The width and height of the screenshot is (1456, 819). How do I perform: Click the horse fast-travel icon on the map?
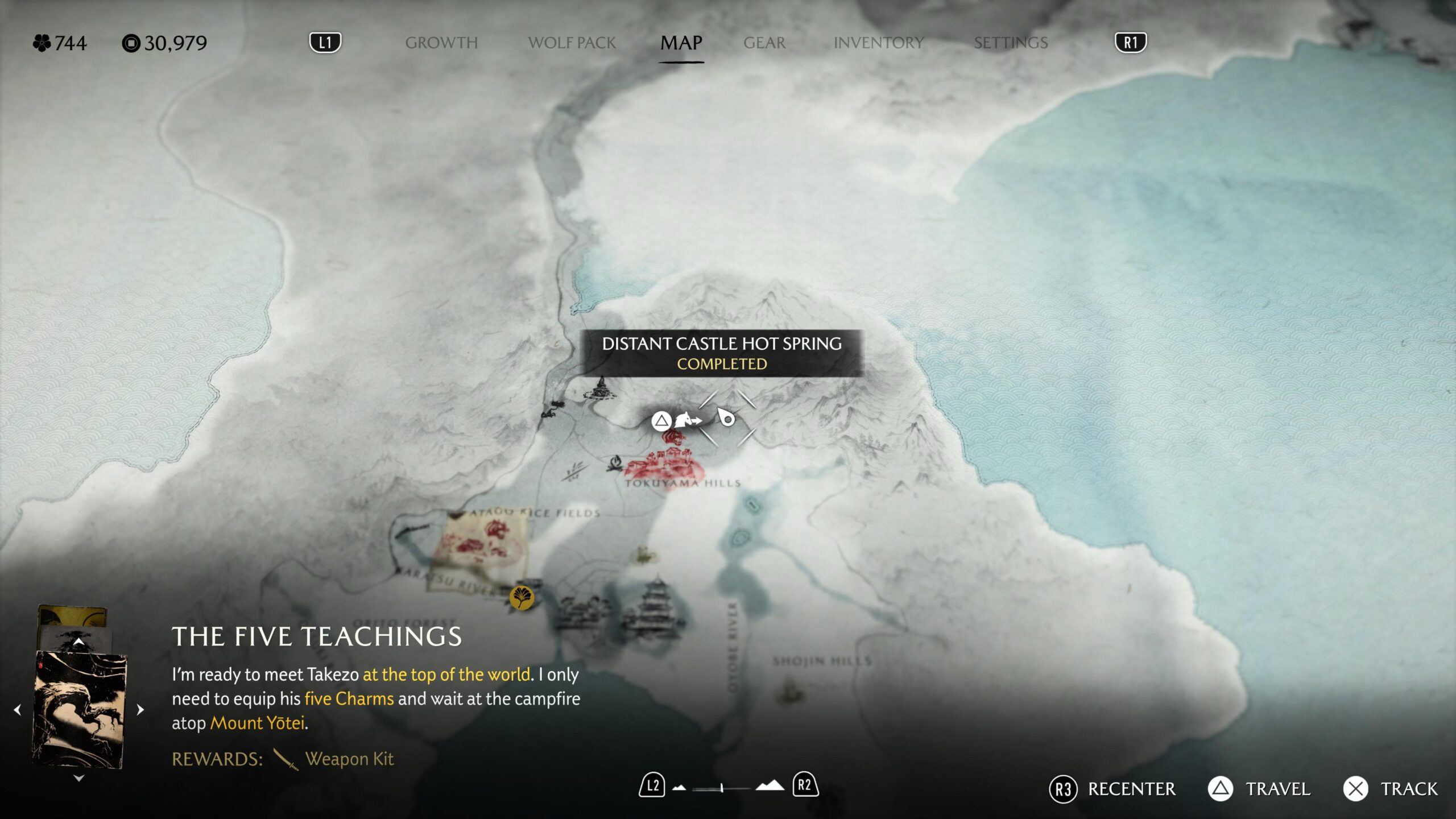686,421
